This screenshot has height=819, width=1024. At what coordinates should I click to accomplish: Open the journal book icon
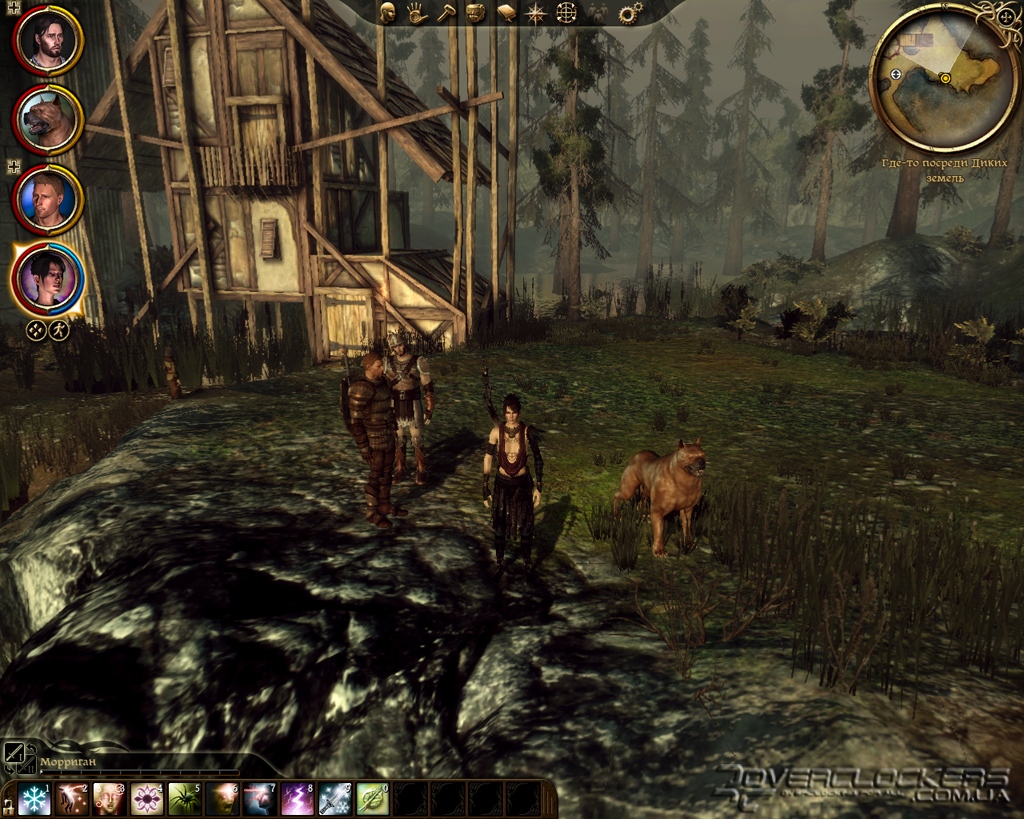click(506, 13)
